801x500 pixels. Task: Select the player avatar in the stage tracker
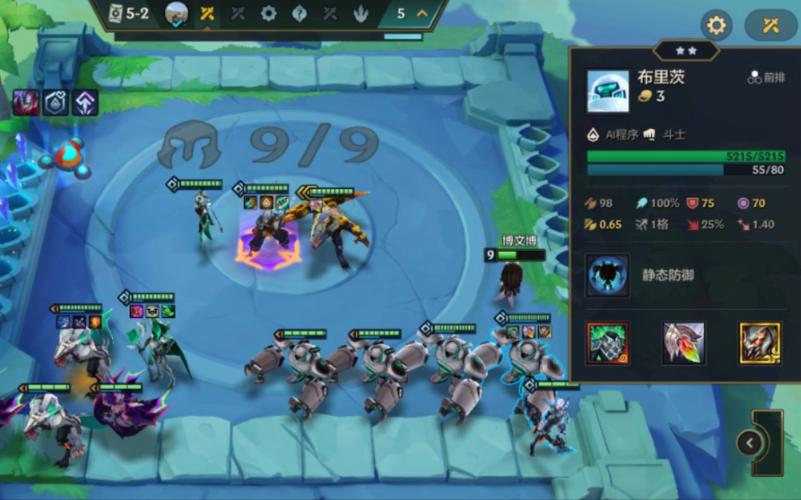click(176, 13)
